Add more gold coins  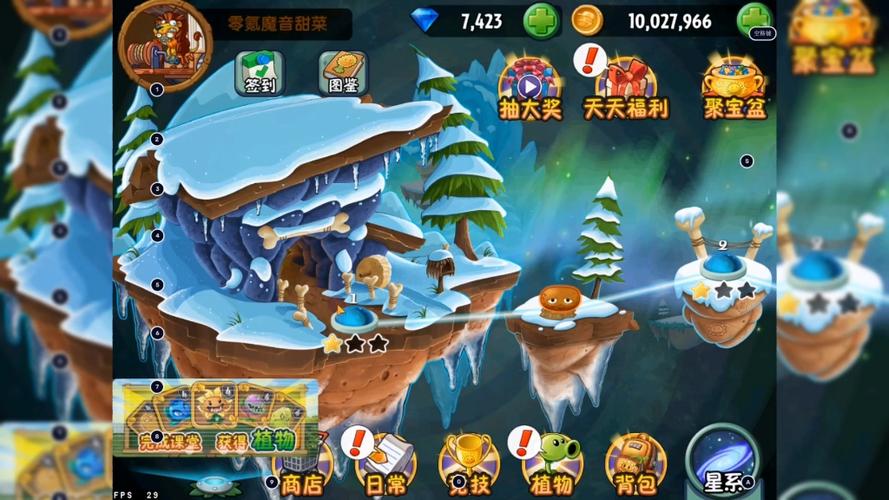click(x=753, y=21)
